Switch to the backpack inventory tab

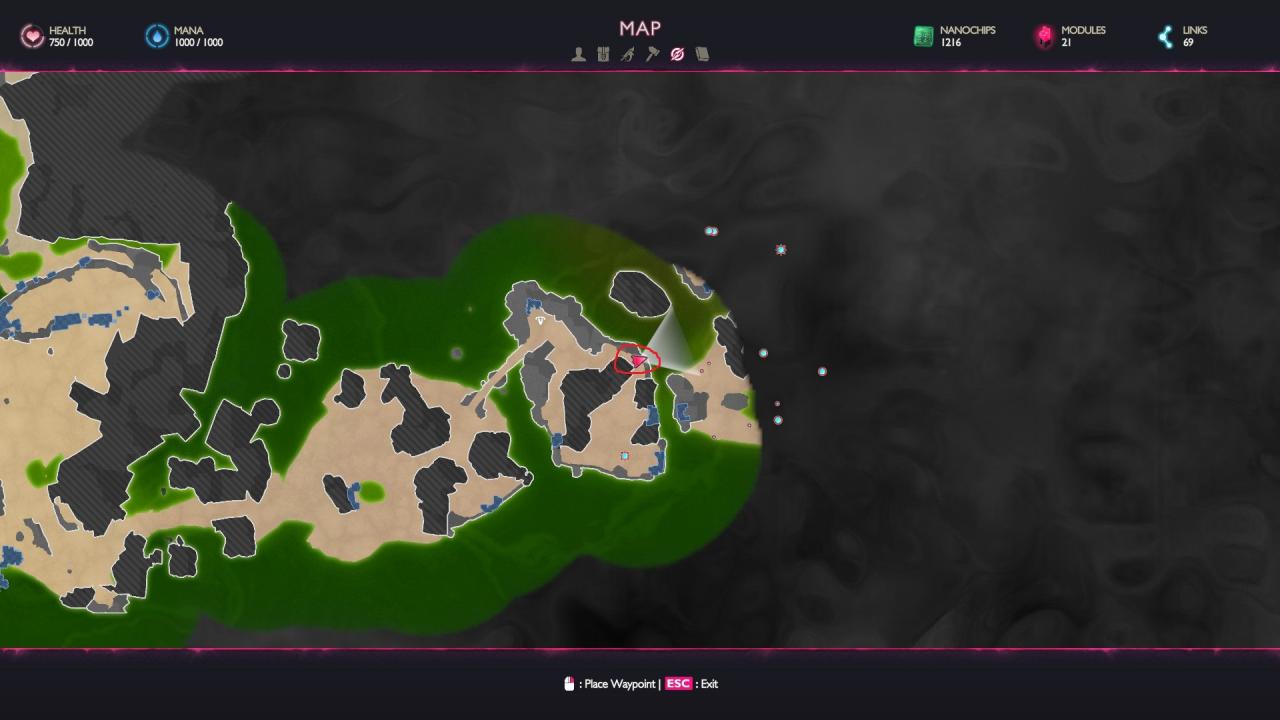pos(603,55)
